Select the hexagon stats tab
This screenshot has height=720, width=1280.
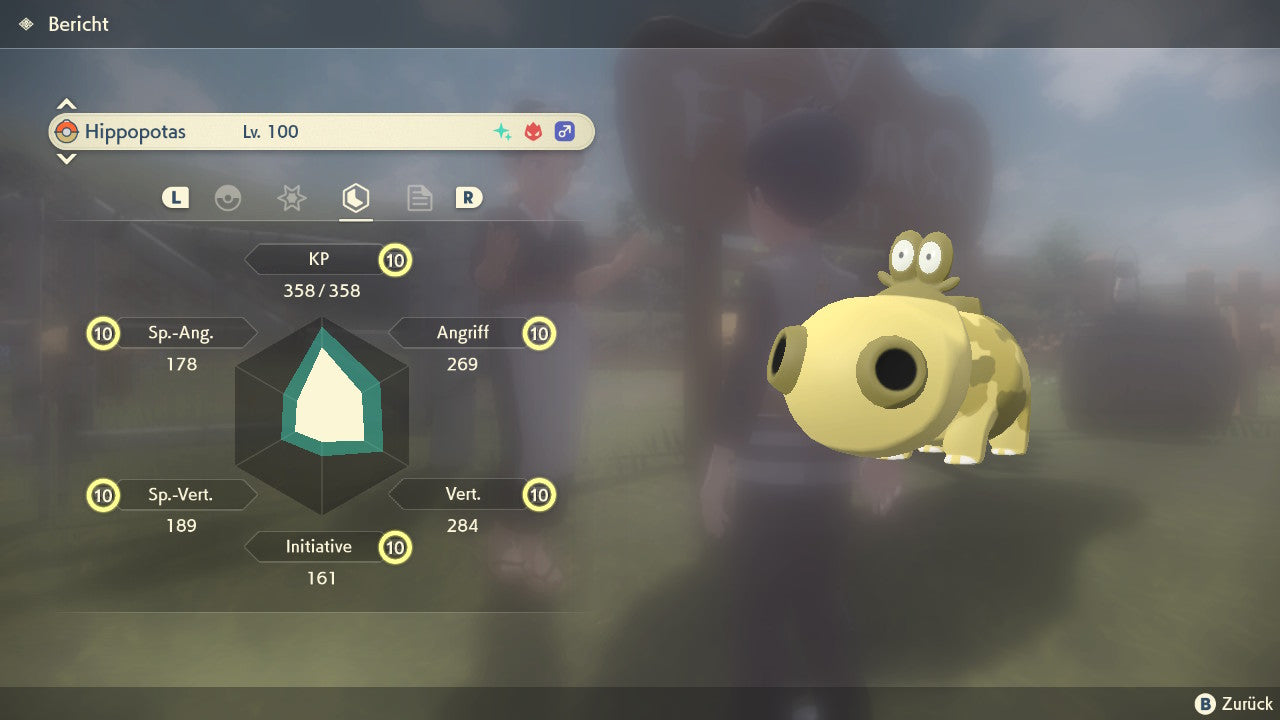(355, 198)
